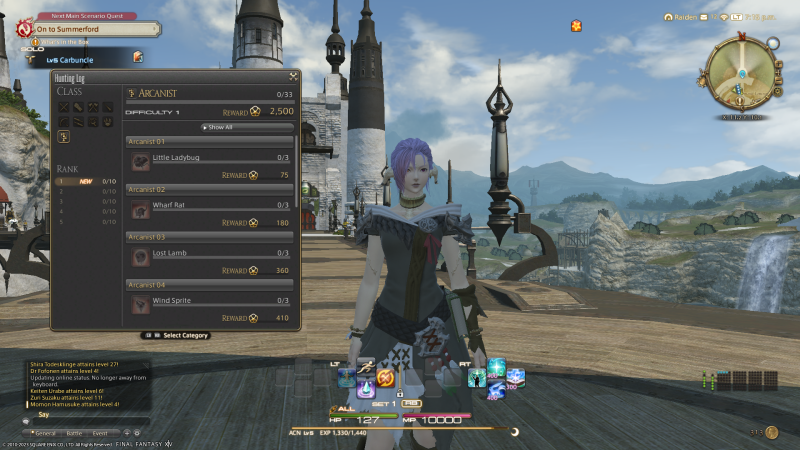
Task: Activate the Sprint running-figure ability
Action: pos(365,366)
